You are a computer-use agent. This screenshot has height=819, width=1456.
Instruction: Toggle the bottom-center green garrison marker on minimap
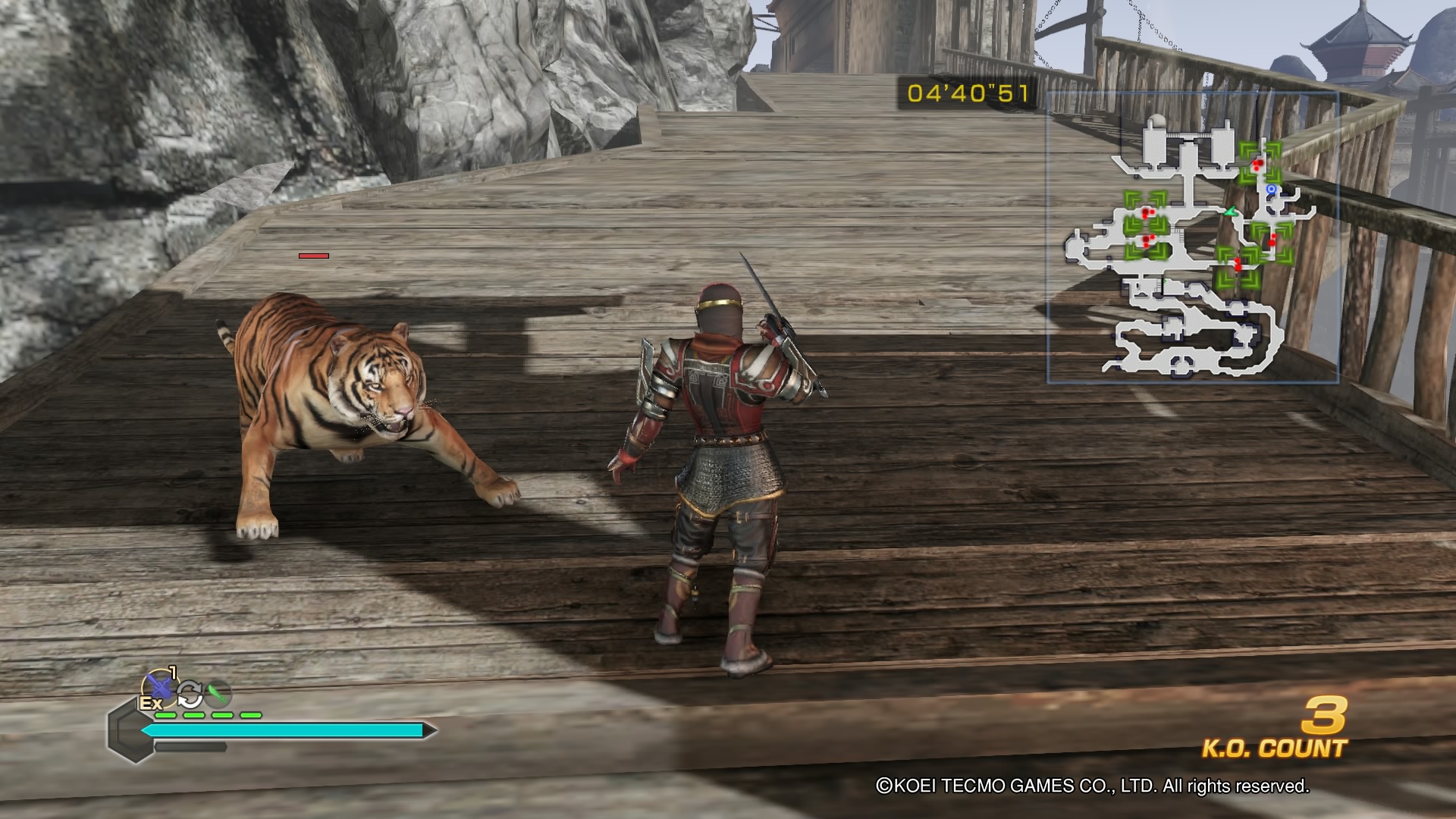pos(1238,268)
